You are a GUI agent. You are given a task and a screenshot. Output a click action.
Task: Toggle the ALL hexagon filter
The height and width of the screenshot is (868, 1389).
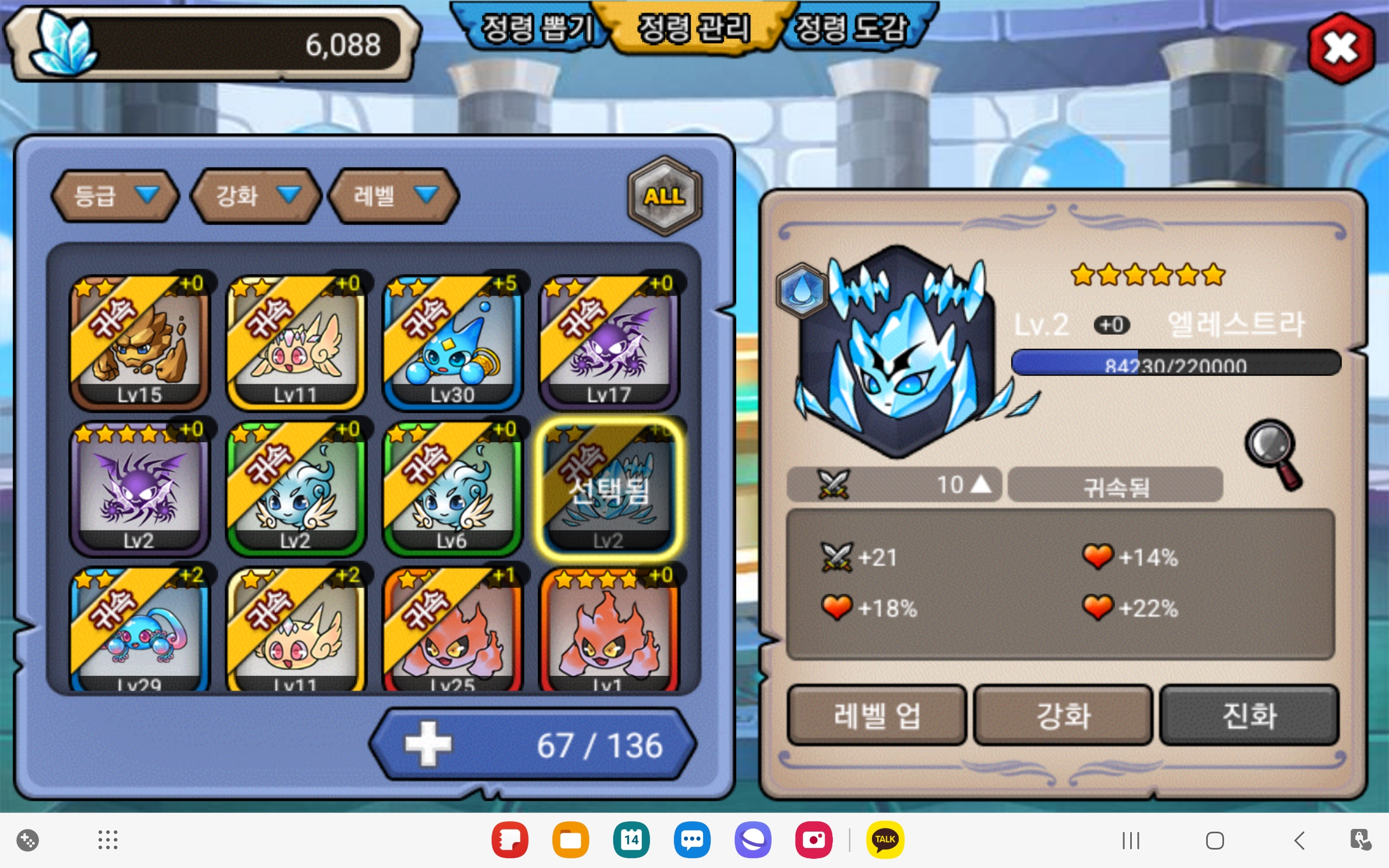(664, 196)
